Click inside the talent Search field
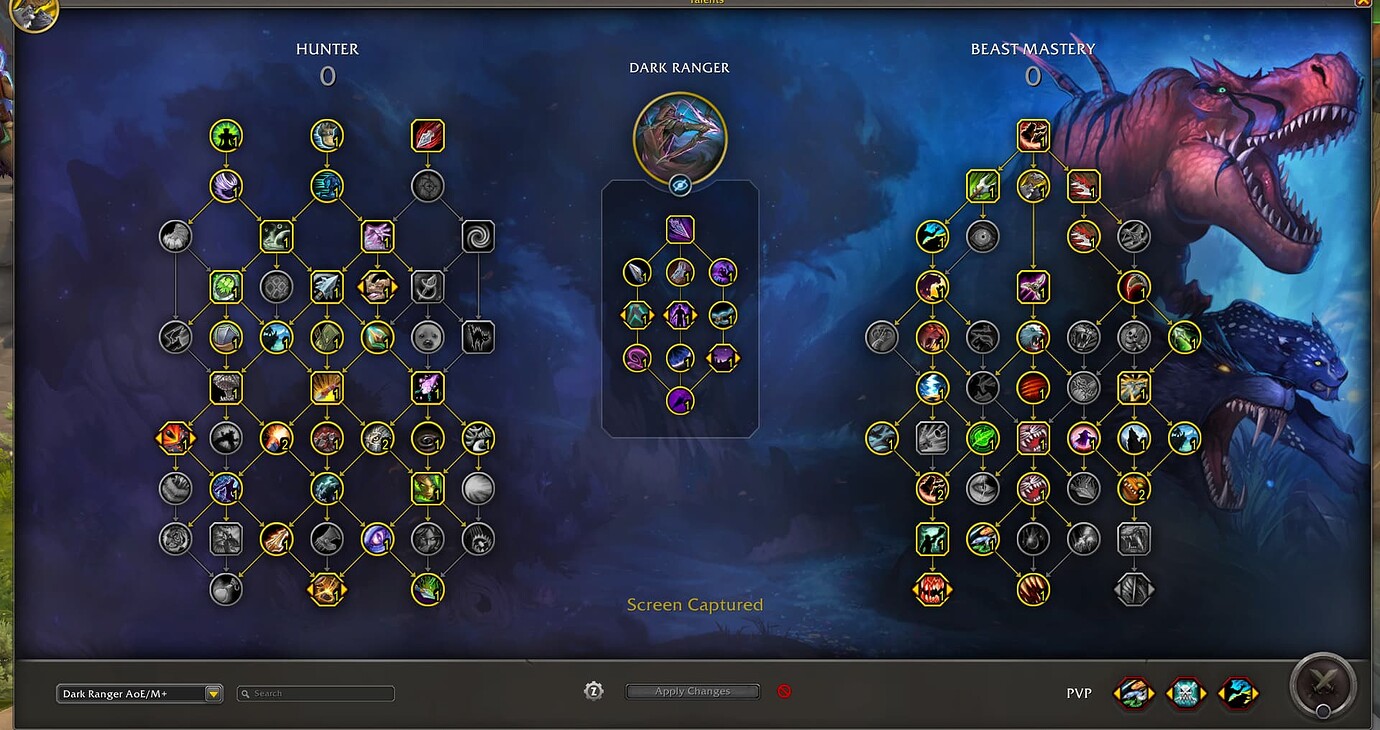The image size is (1380, 730). (315, 692)
